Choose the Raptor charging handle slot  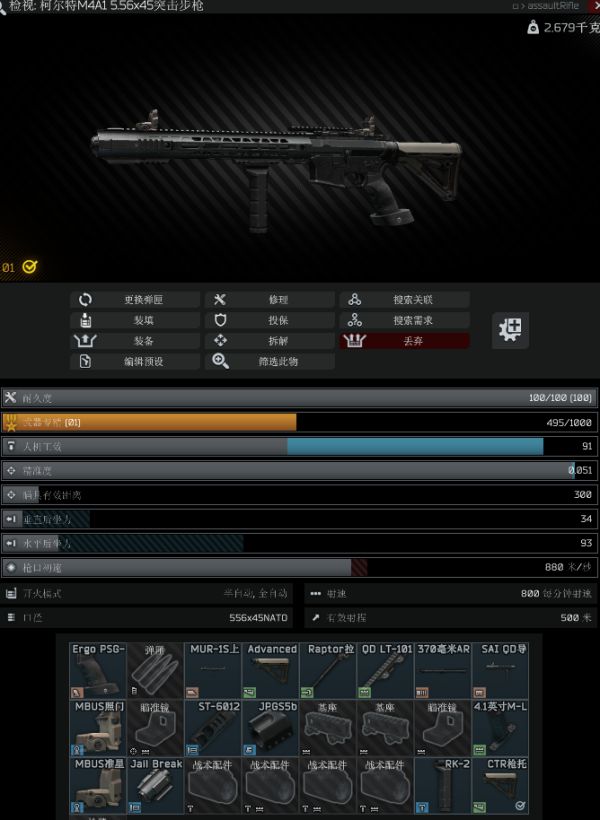pyautogui.click(x=328, y=670)
